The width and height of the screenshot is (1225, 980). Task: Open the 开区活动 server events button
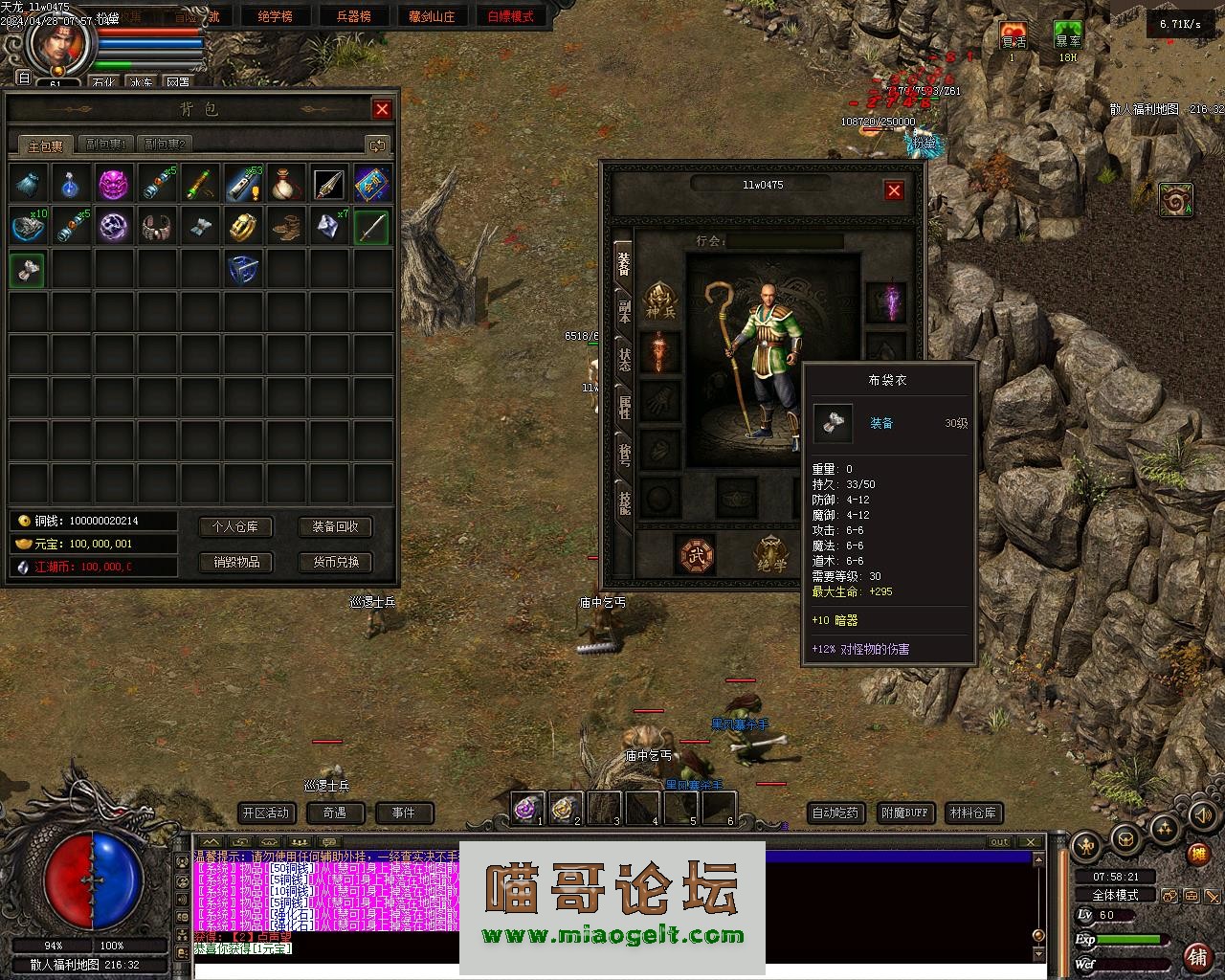[265, 813]
